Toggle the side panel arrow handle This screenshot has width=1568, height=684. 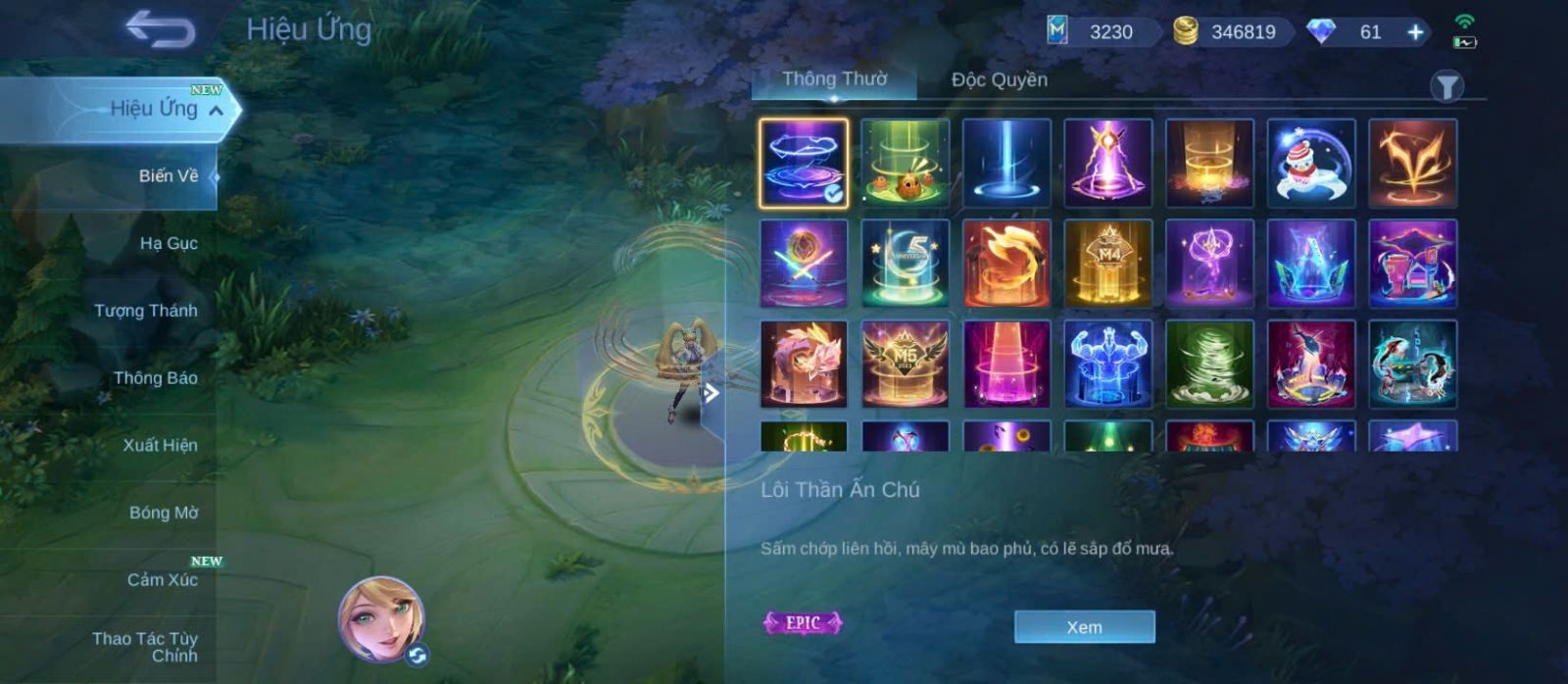coord(711,394)
